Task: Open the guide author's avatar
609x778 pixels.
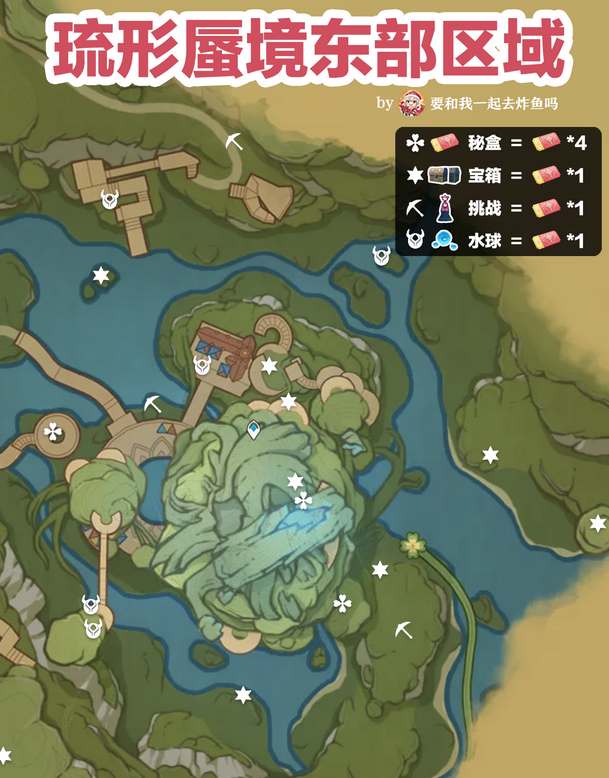Action: coord(410,103)
